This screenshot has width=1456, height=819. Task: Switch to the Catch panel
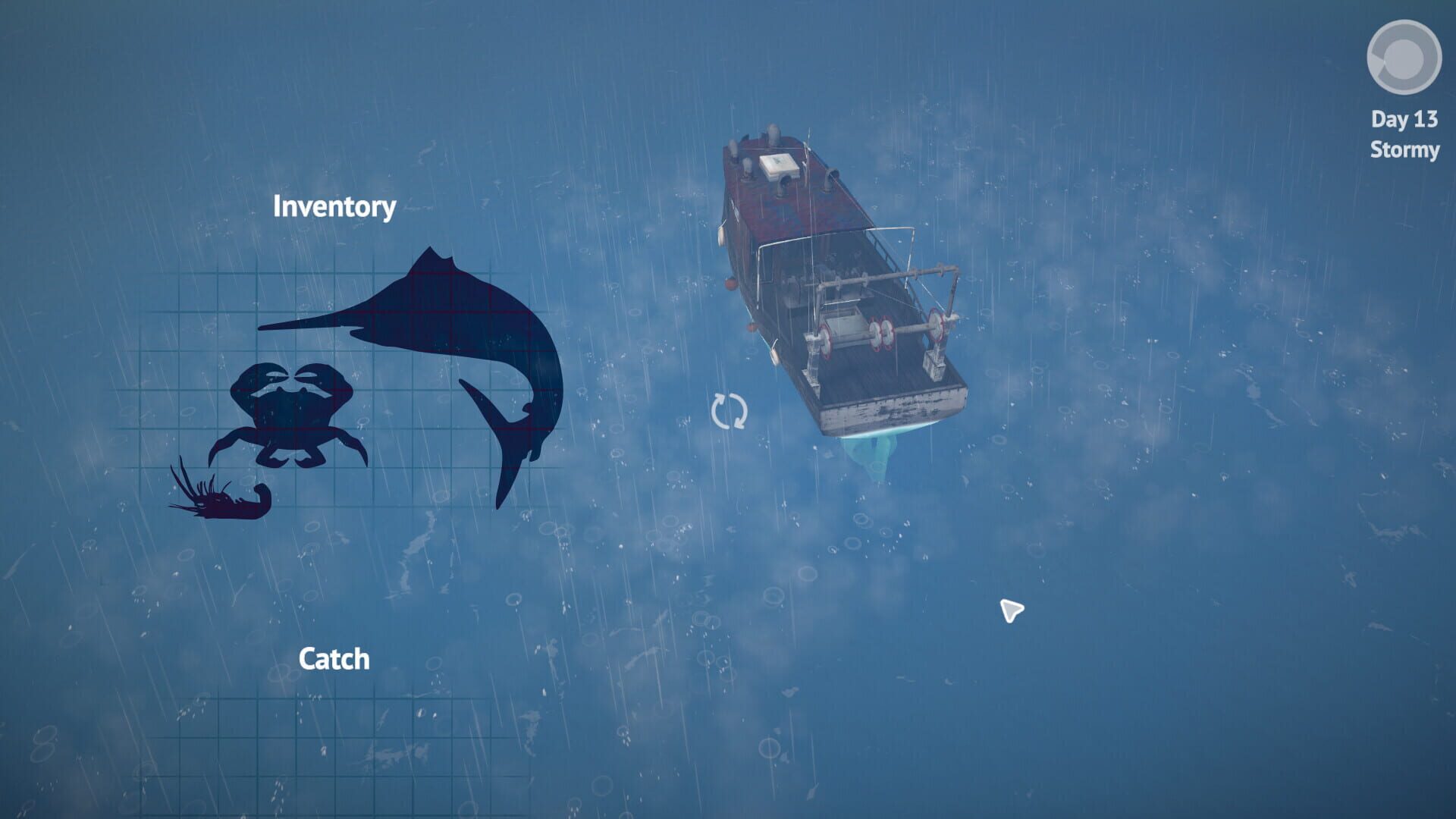pyautogui.click(x=334, y=658)
